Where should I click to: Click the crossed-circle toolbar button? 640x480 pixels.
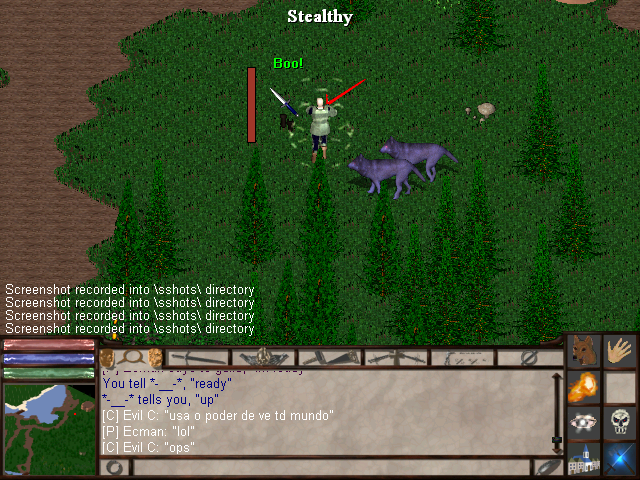coord(529,357)
